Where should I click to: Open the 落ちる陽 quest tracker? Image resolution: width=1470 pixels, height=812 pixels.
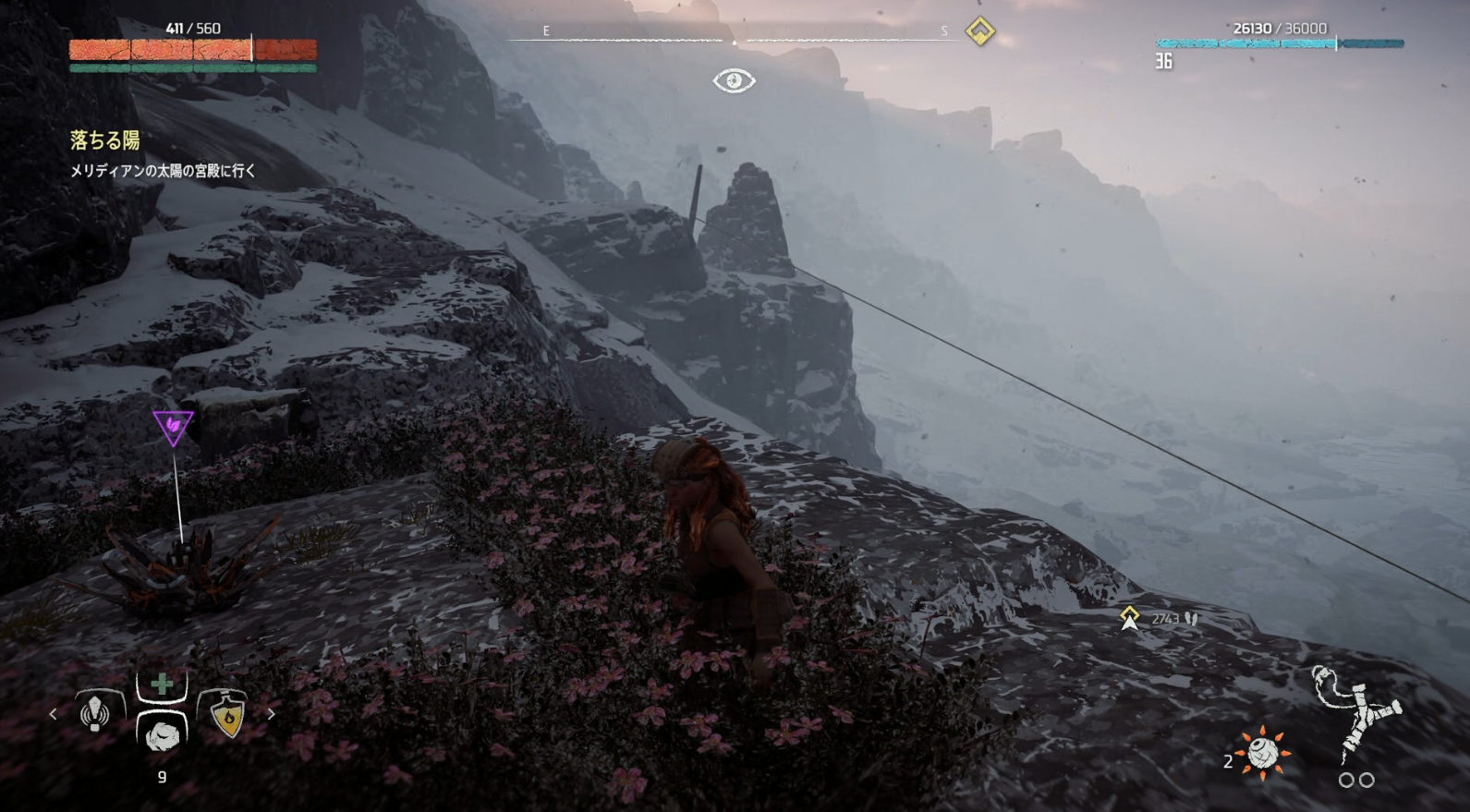pyautogui.click(x=105, y=140)
